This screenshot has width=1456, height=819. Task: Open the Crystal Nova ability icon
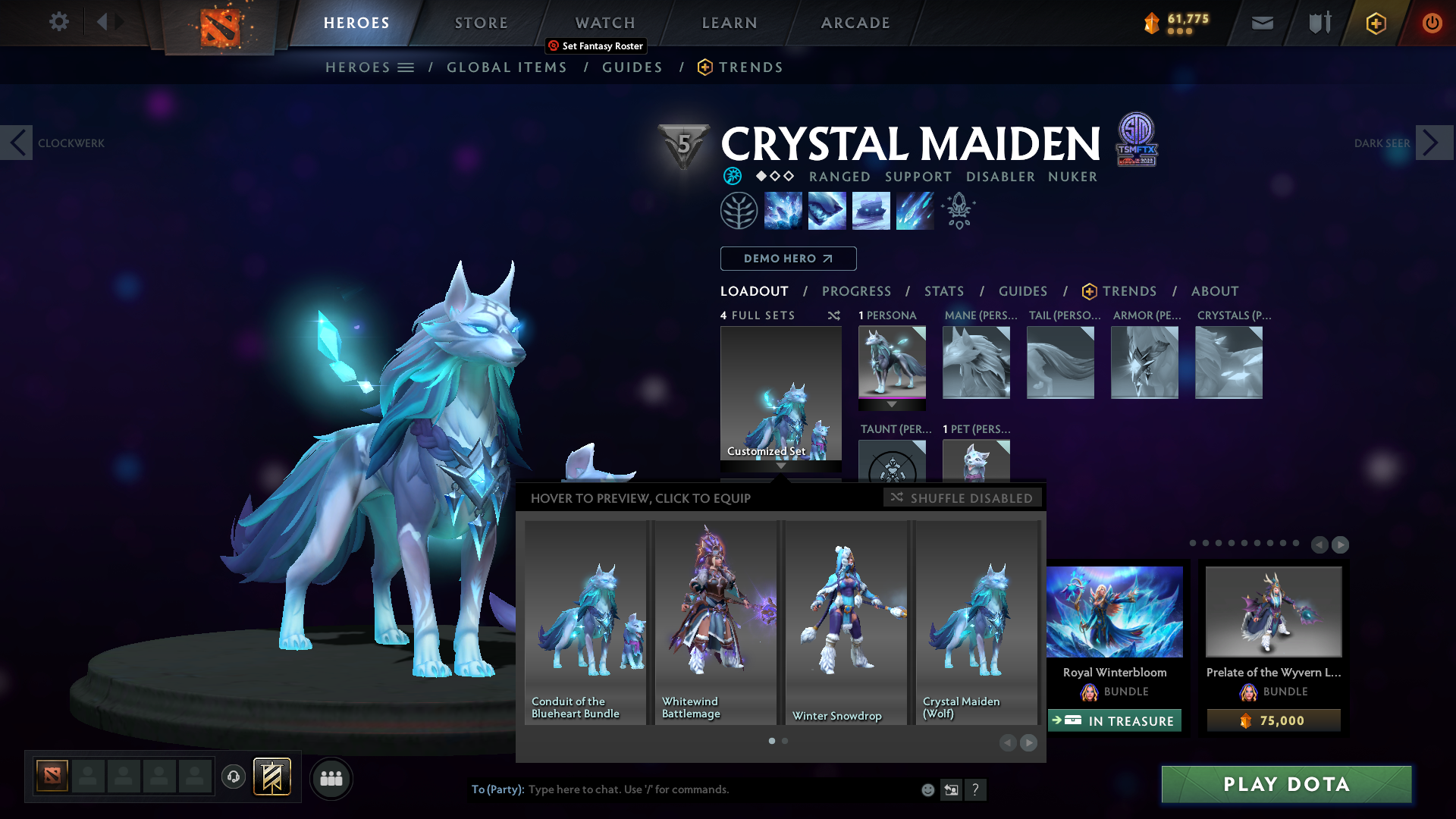pyautogui.click(x=783, y=210)
